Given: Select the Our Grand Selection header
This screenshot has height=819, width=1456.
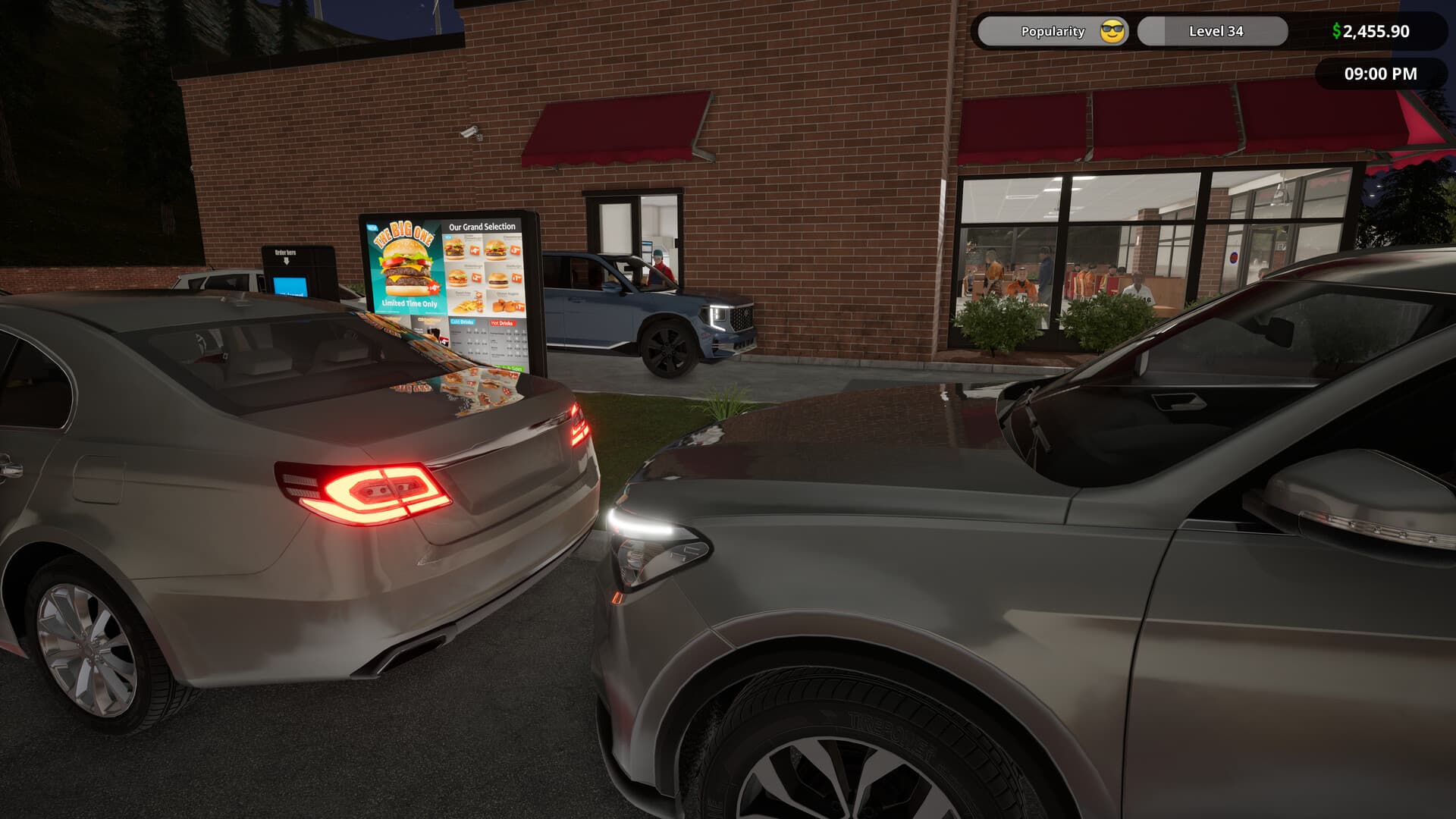Looking at the screenshot, I should 482,226.
